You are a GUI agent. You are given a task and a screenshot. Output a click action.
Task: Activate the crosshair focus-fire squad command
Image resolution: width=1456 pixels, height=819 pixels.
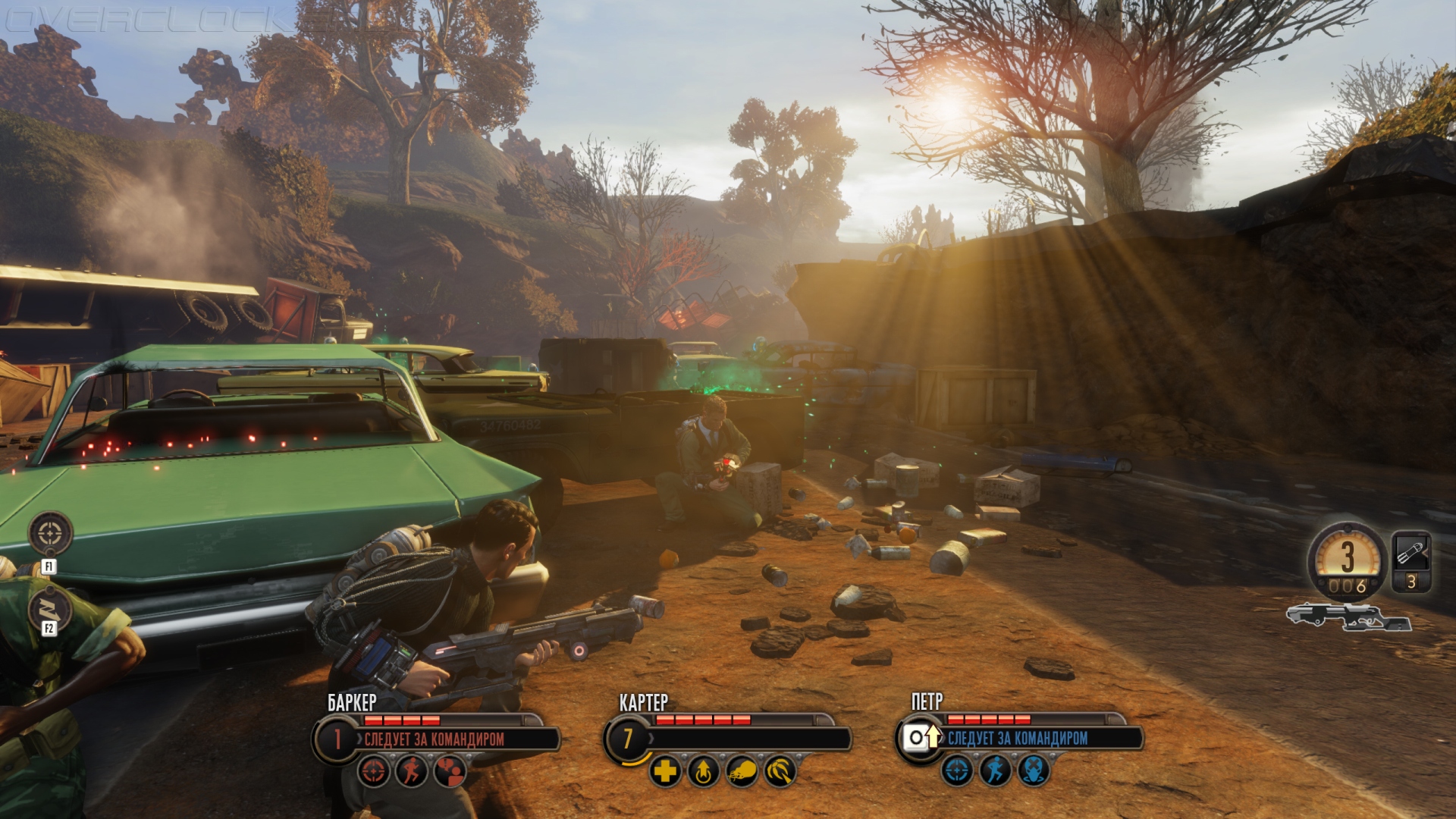pos(50,533)
